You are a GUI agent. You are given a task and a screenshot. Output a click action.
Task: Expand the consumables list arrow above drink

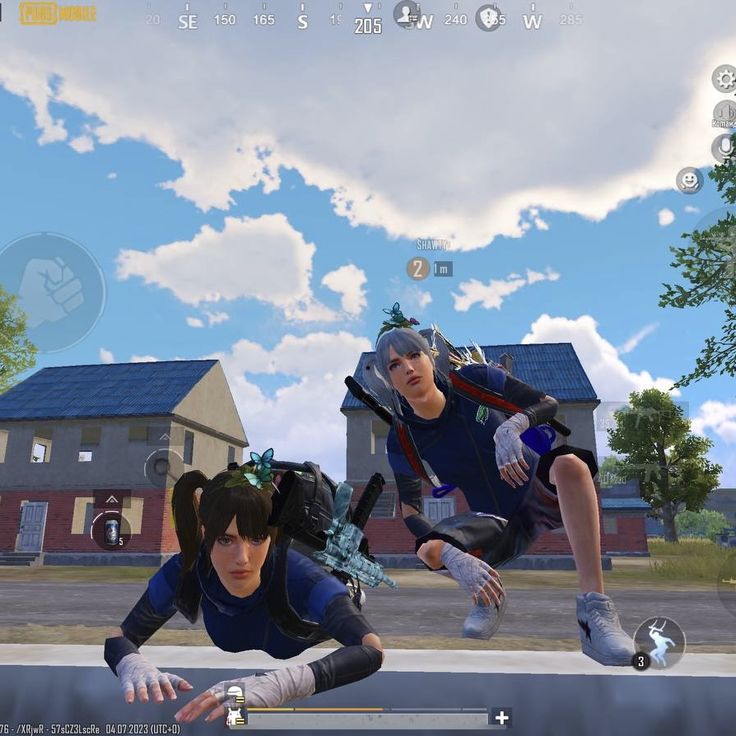pos(111,499)
